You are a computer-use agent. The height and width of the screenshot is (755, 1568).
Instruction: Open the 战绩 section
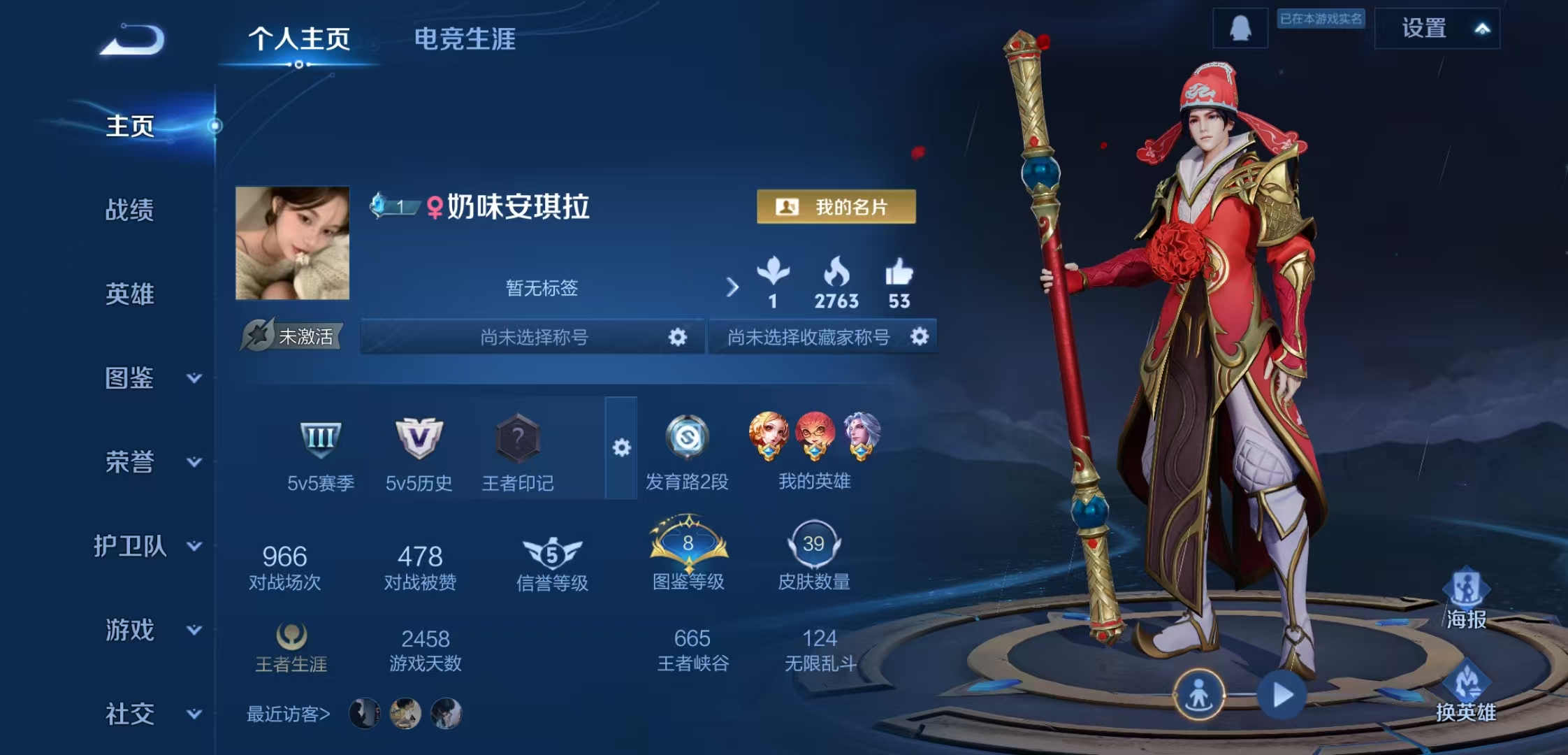129,210
